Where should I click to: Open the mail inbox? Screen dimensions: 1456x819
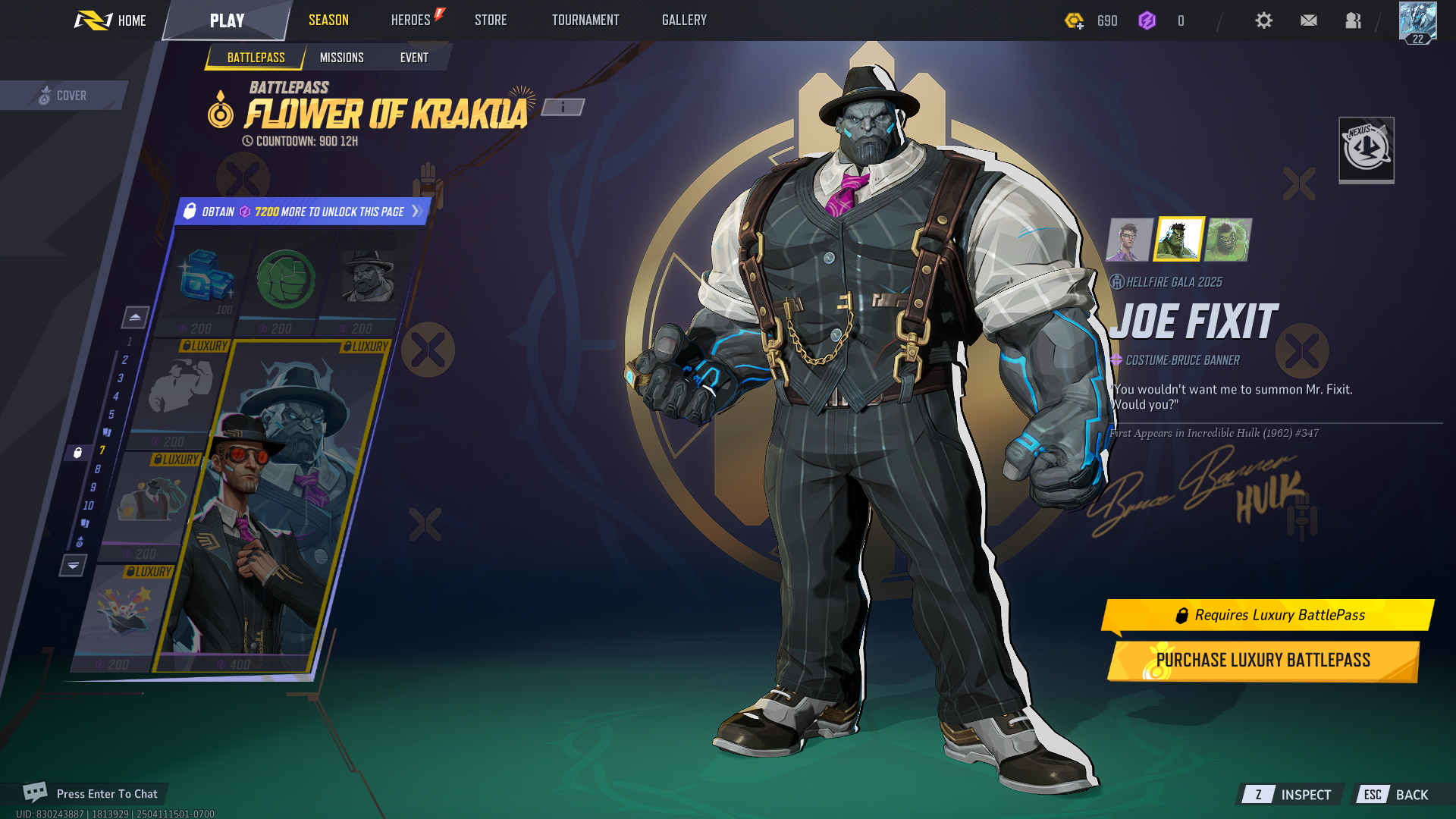(x=1308, y=20)
